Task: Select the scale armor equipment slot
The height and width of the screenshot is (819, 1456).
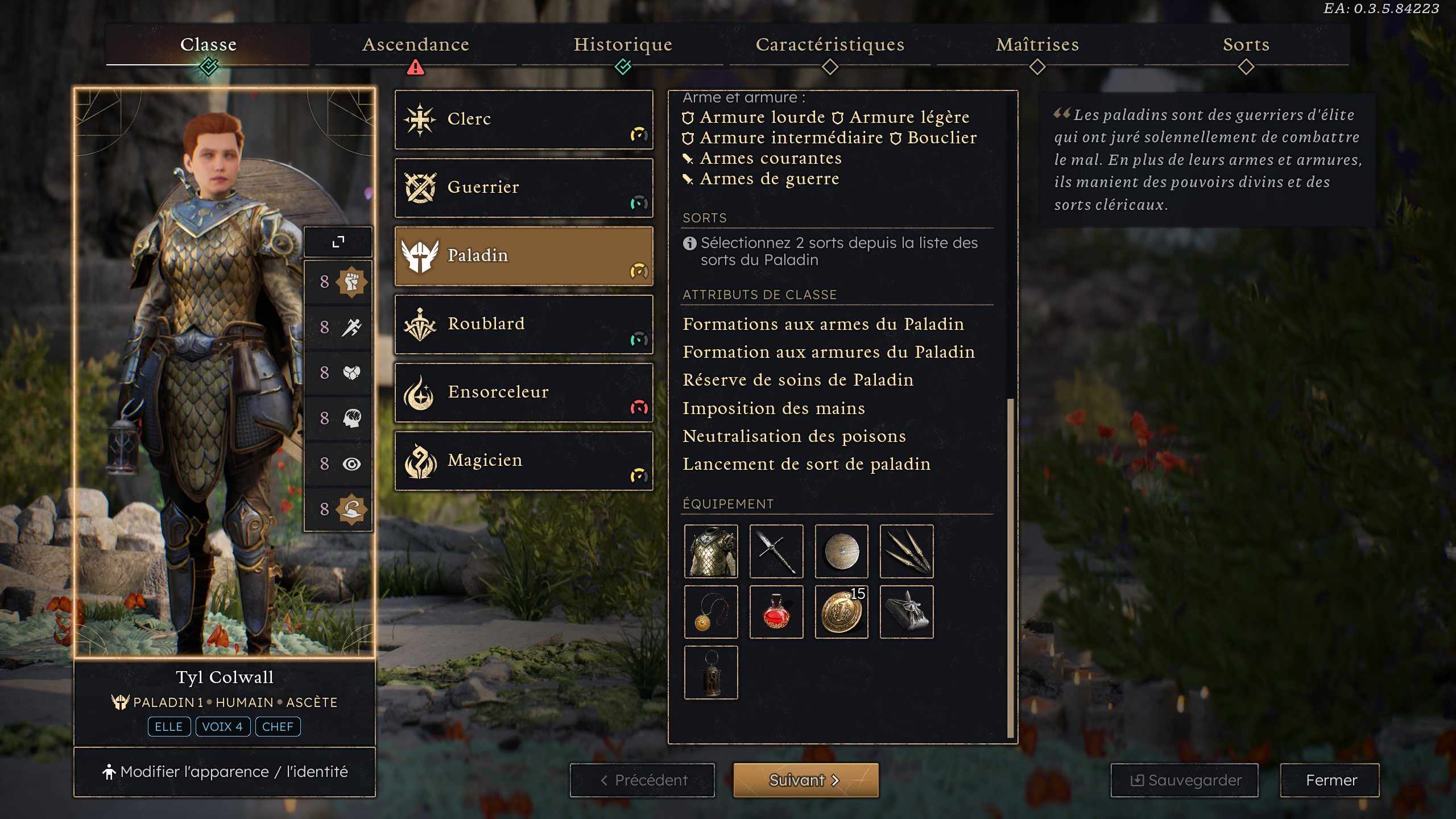Action: (x=711, y=551)
